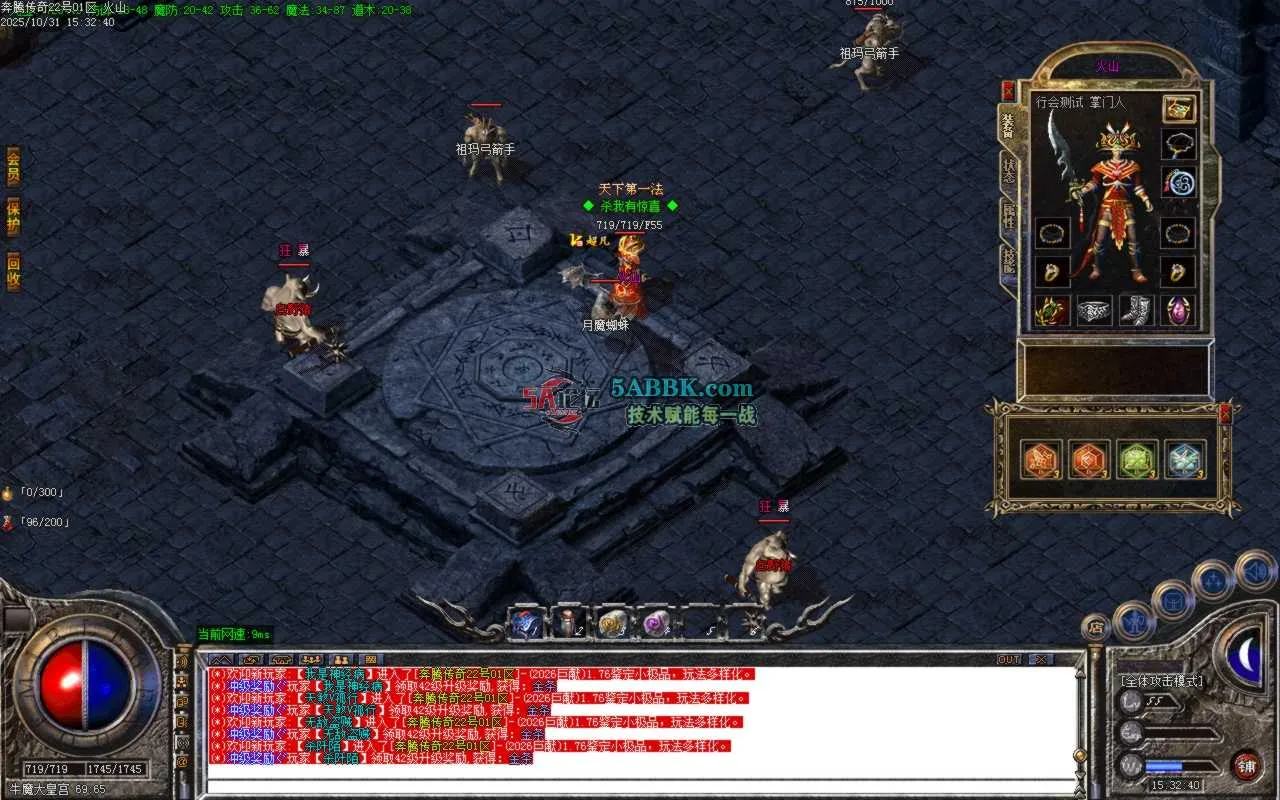Select the first skill slot in the hotbar
1280x800 pixels.
coord(525,621)
